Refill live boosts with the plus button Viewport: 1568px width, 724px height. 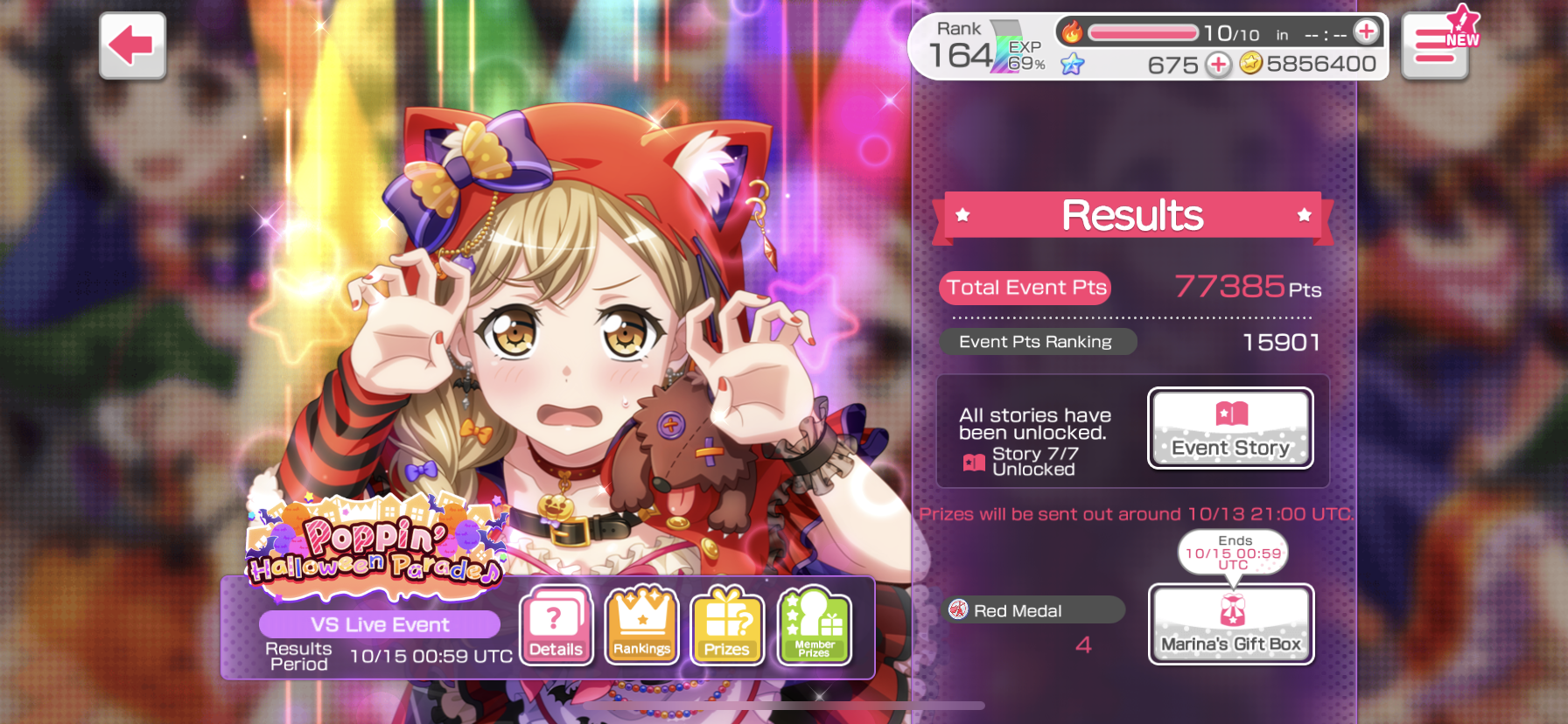[1365, 32]
